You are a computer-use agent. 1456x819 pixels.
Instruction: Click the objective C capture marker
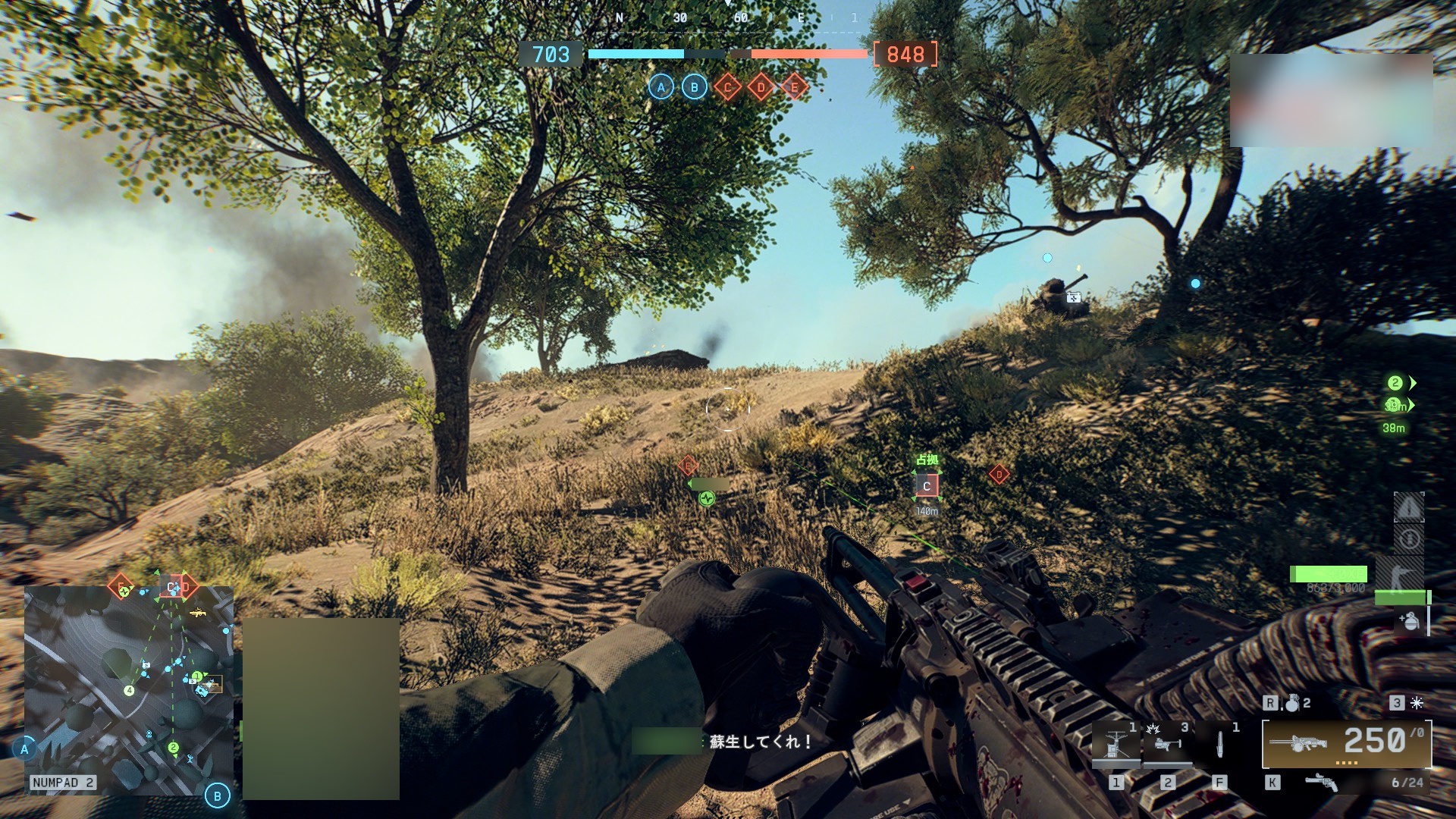pyautogui.click(x=927, y=486)
